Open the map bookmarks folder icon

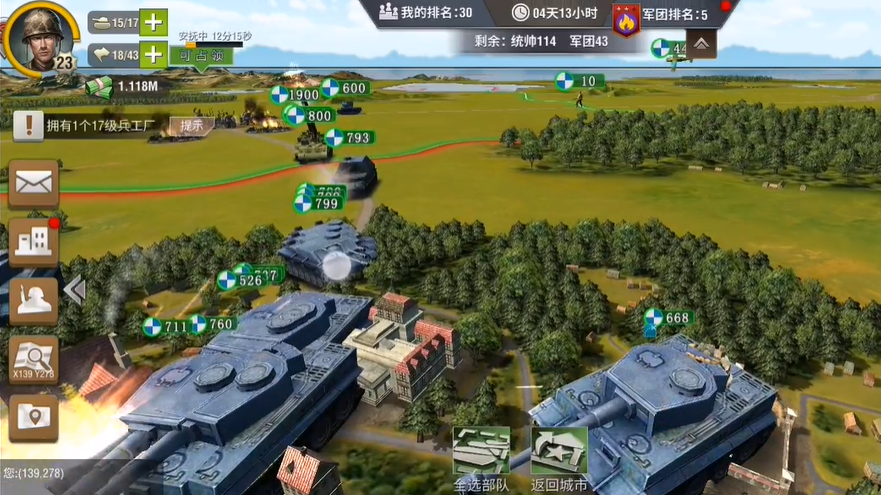pos(33,418)
